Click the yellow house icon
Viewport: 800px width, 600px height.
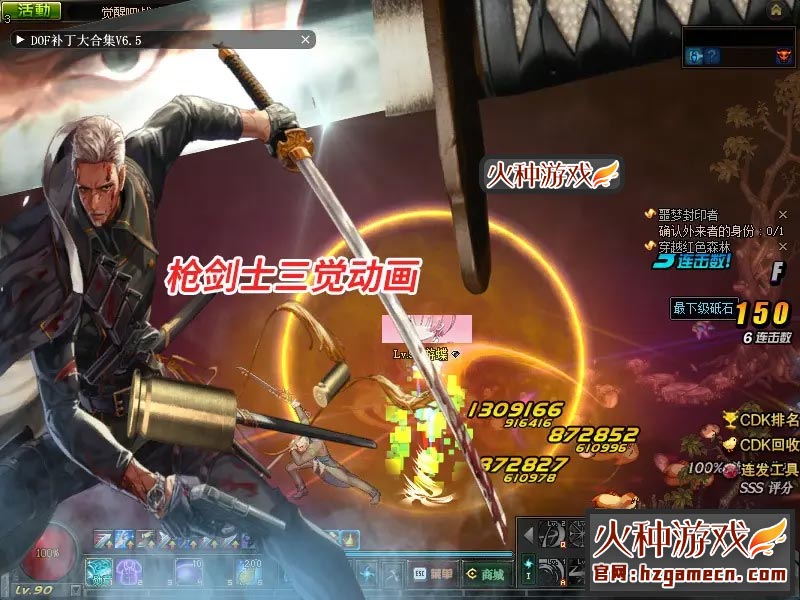(x=776, y=10)
